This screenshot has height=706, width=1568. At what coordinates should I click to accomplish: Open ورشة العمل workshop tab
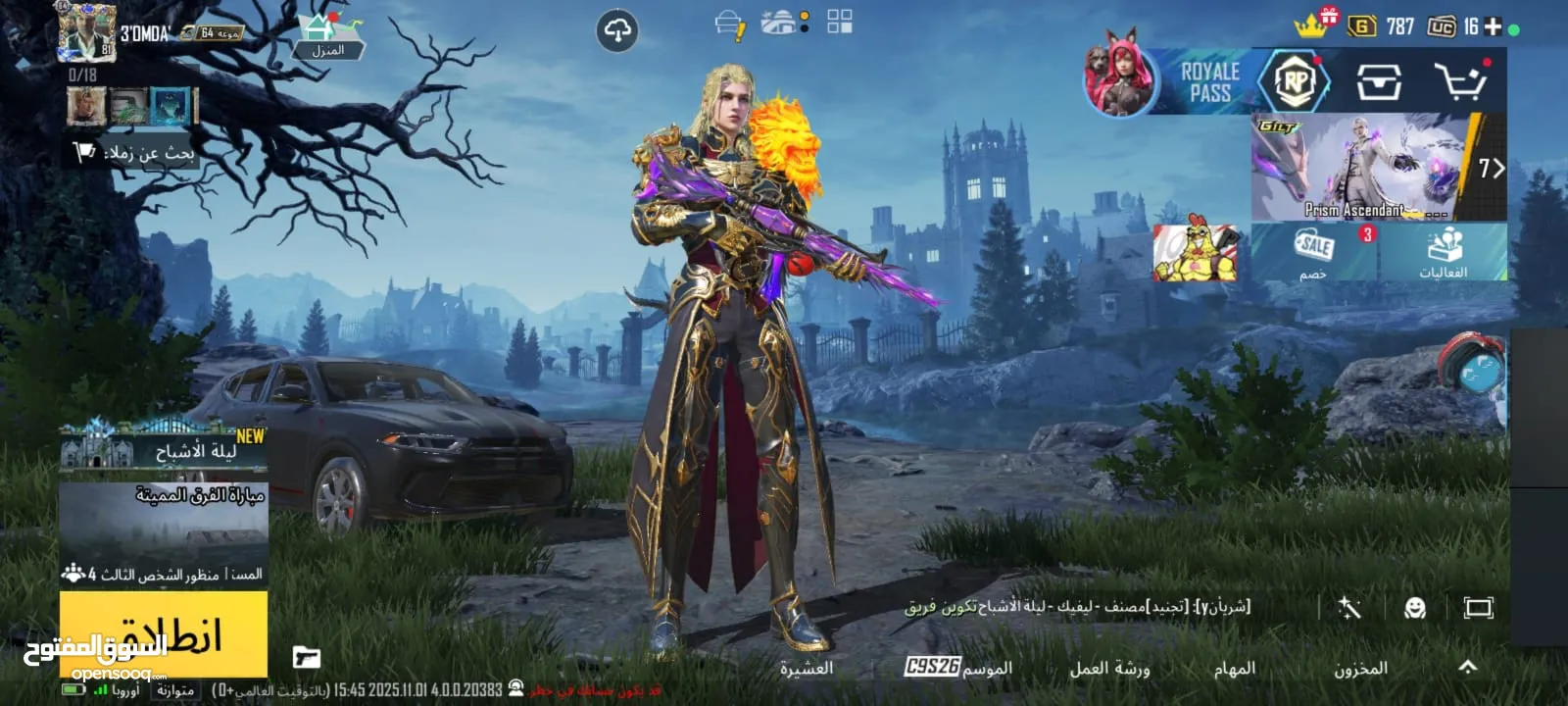(1109, 668)
